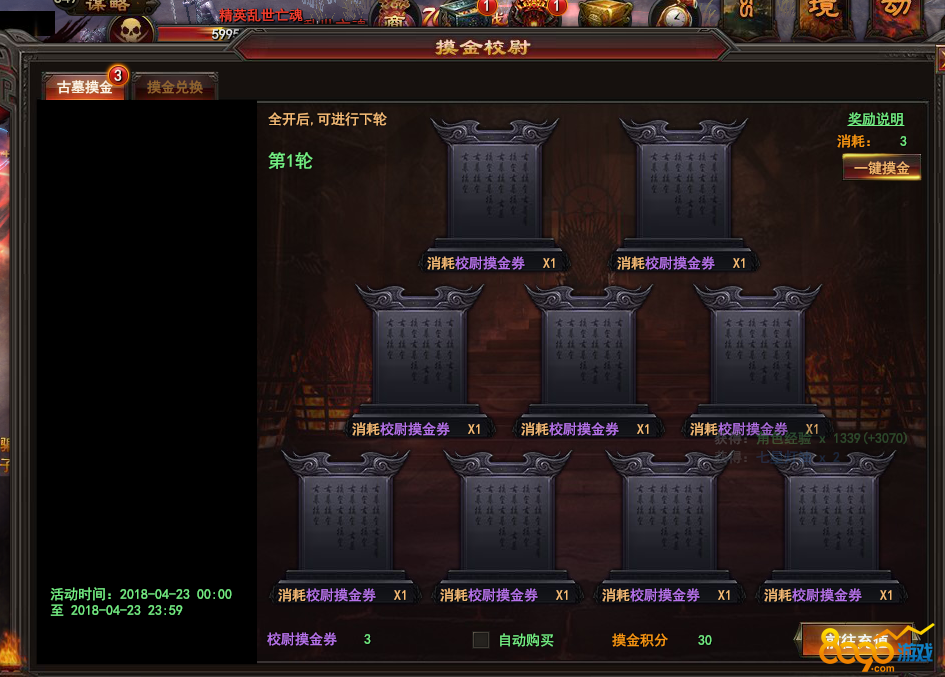Switch to the 古墓摸金 tab
The image size is (945, 677).
[x=84, y=87]
